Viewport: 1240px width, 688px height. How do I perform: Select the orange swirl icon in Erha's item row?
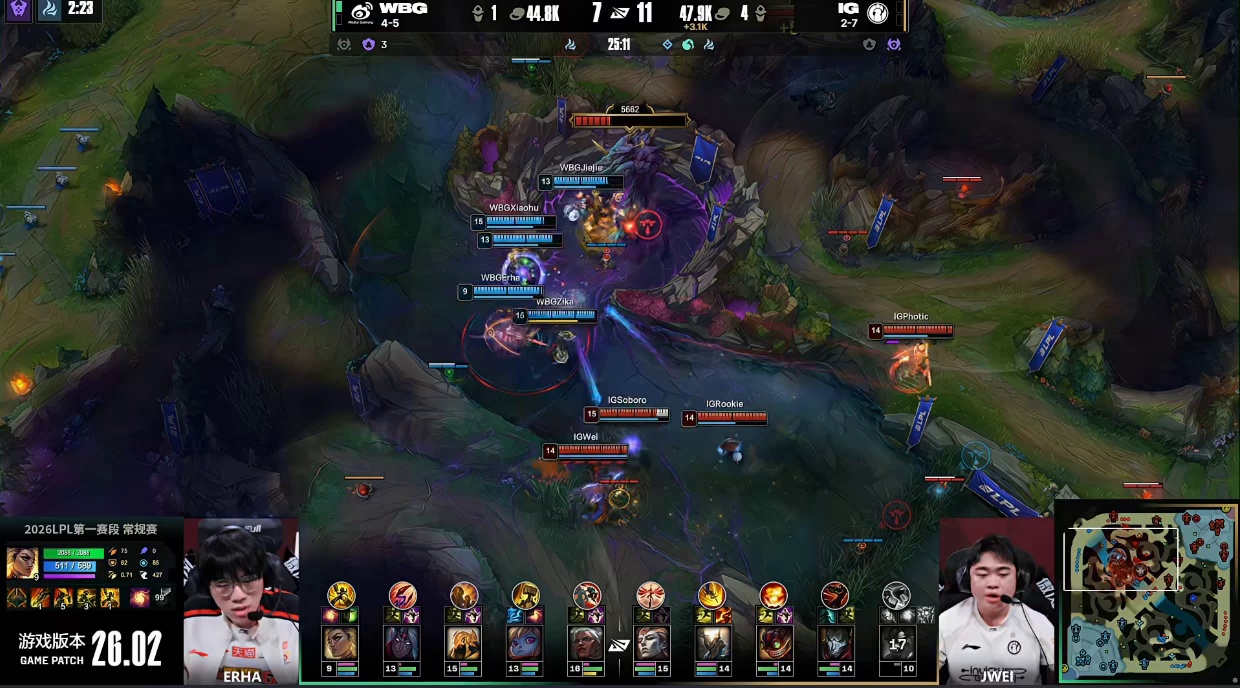tap(139, 598)
